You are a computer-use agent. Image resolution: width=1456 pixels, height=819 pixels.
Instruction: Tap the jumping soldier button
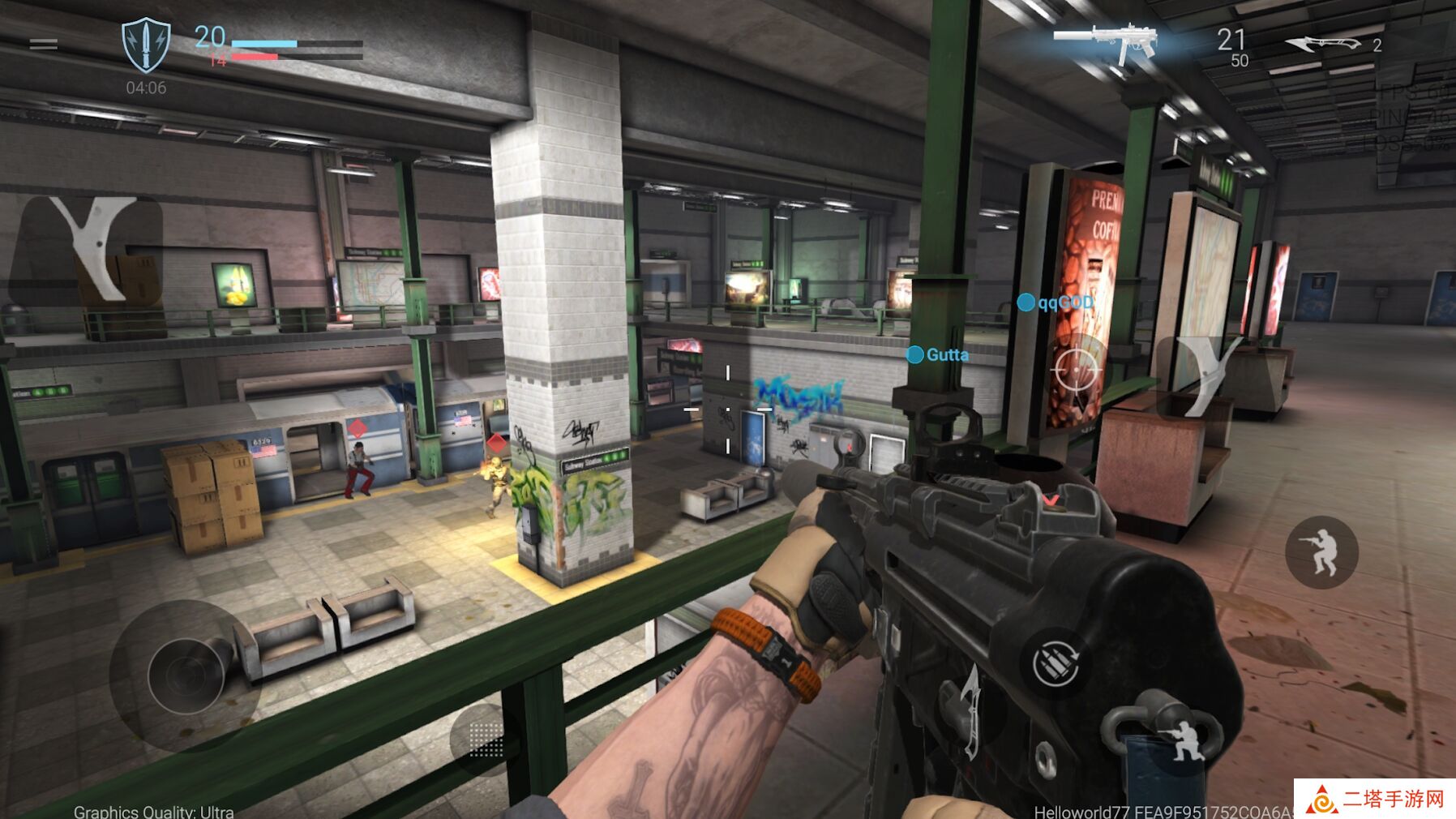click(1321, 551)
